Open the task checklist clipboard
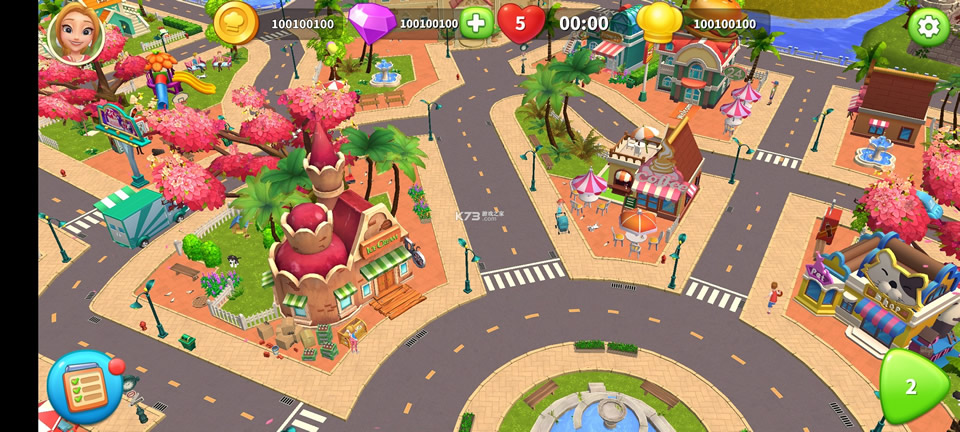960x432 pixels. [84, 388]
